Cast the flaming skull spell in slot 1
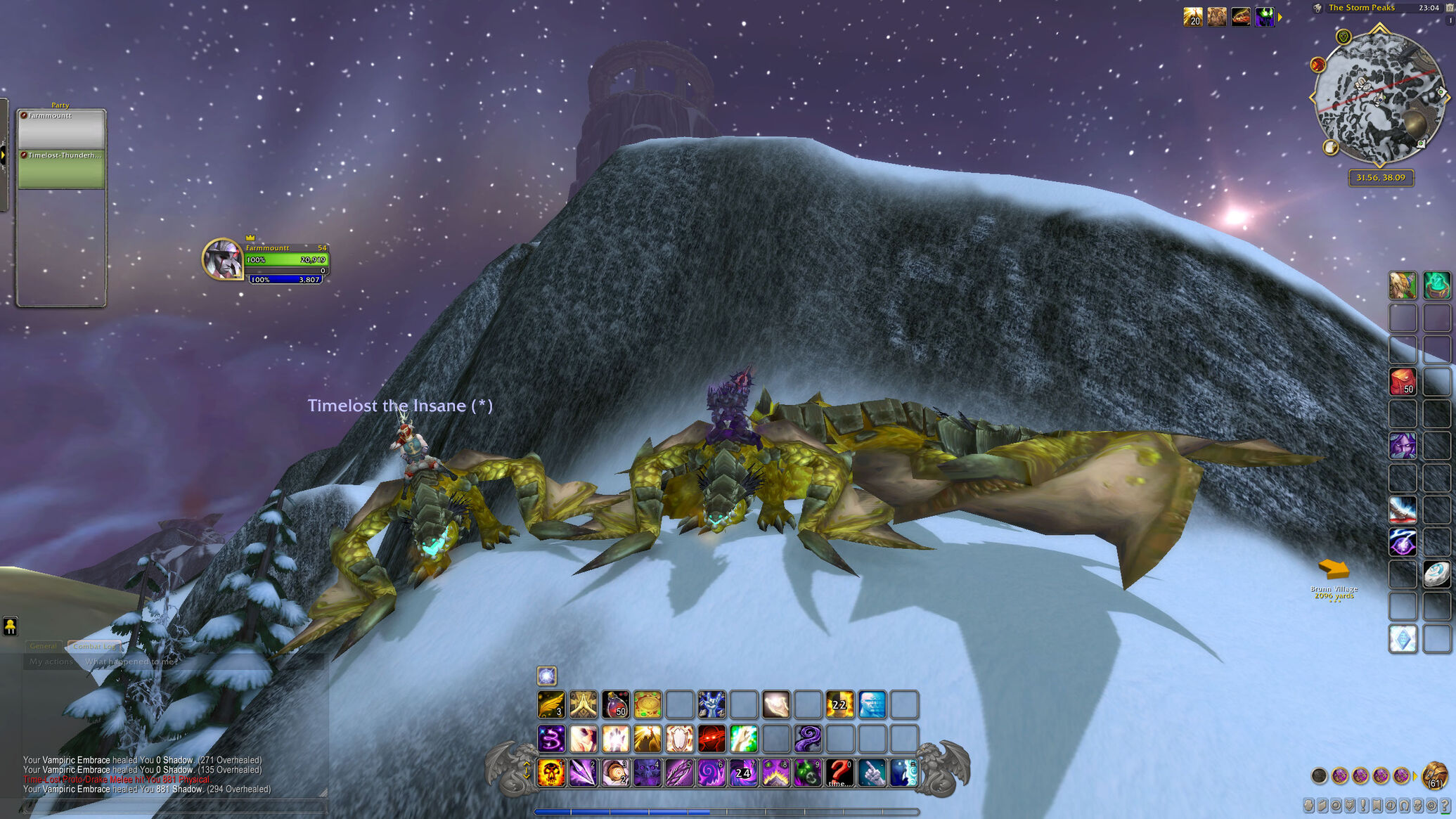This screenshot has height=819, width=1456. [551, 773]
